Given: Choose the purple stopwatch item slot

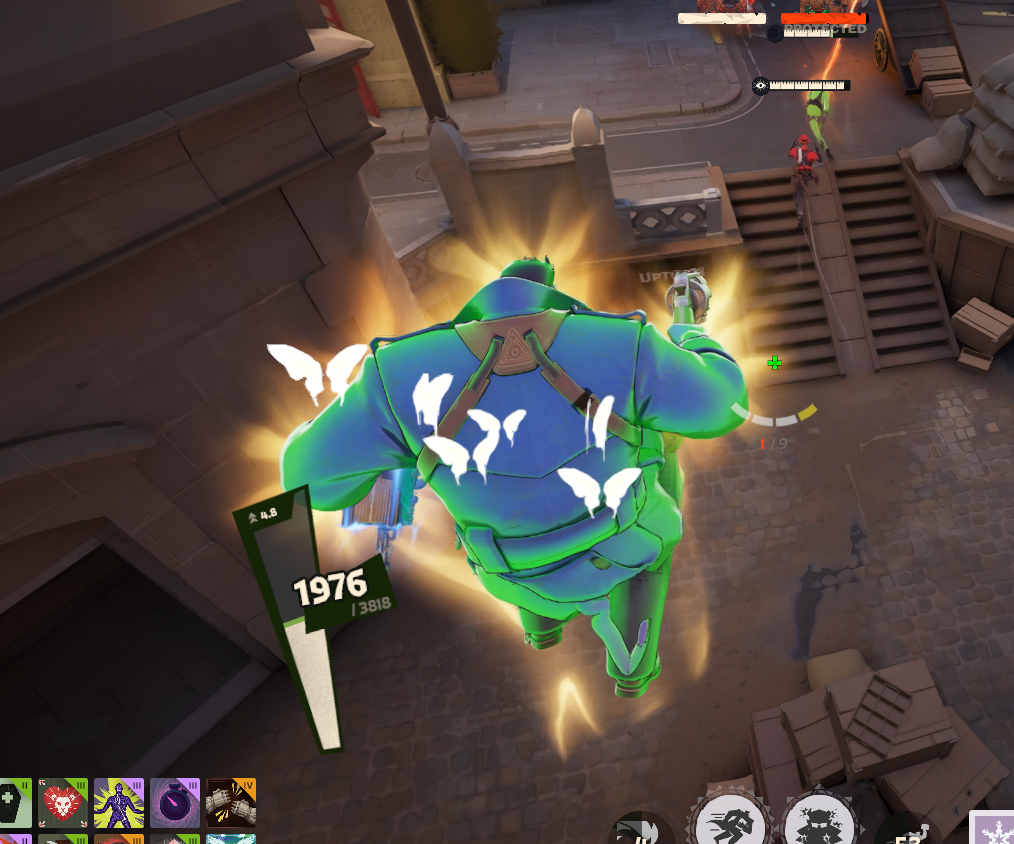Looking at the screenshot, I should (175, 803).
